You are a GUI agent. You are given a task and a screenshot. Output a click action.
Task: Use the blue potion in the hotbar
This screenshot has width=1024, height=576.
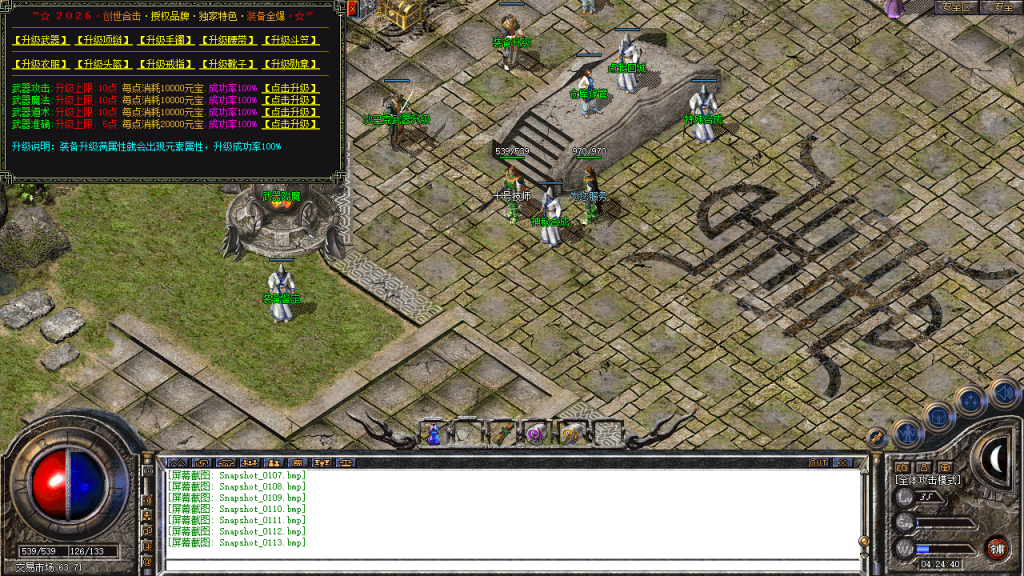[434, 433]
